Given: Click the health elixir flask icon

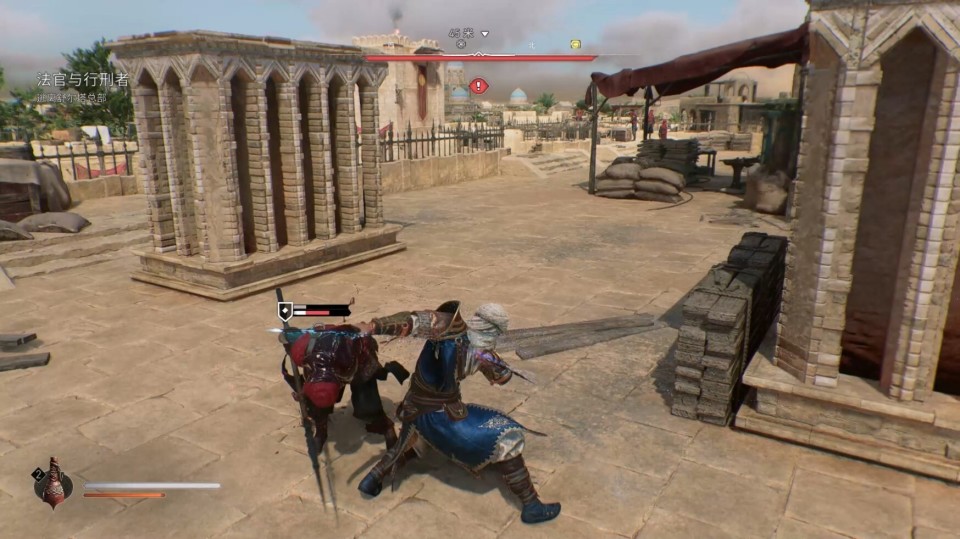Looking at the screenshot, I should [53, 485].
